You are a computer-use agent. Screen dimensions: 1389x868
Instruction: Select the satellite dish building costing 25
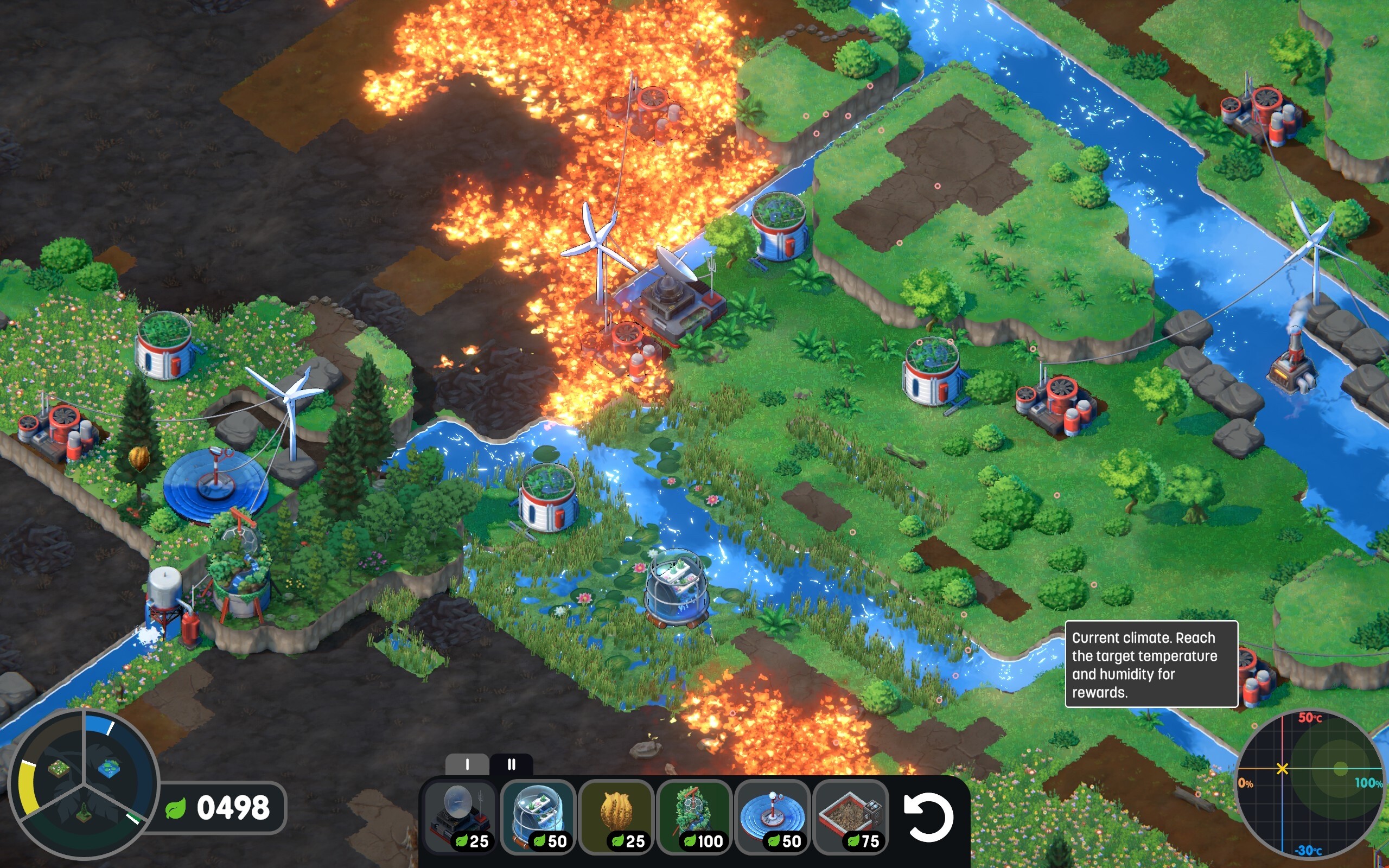click(460, 816)
